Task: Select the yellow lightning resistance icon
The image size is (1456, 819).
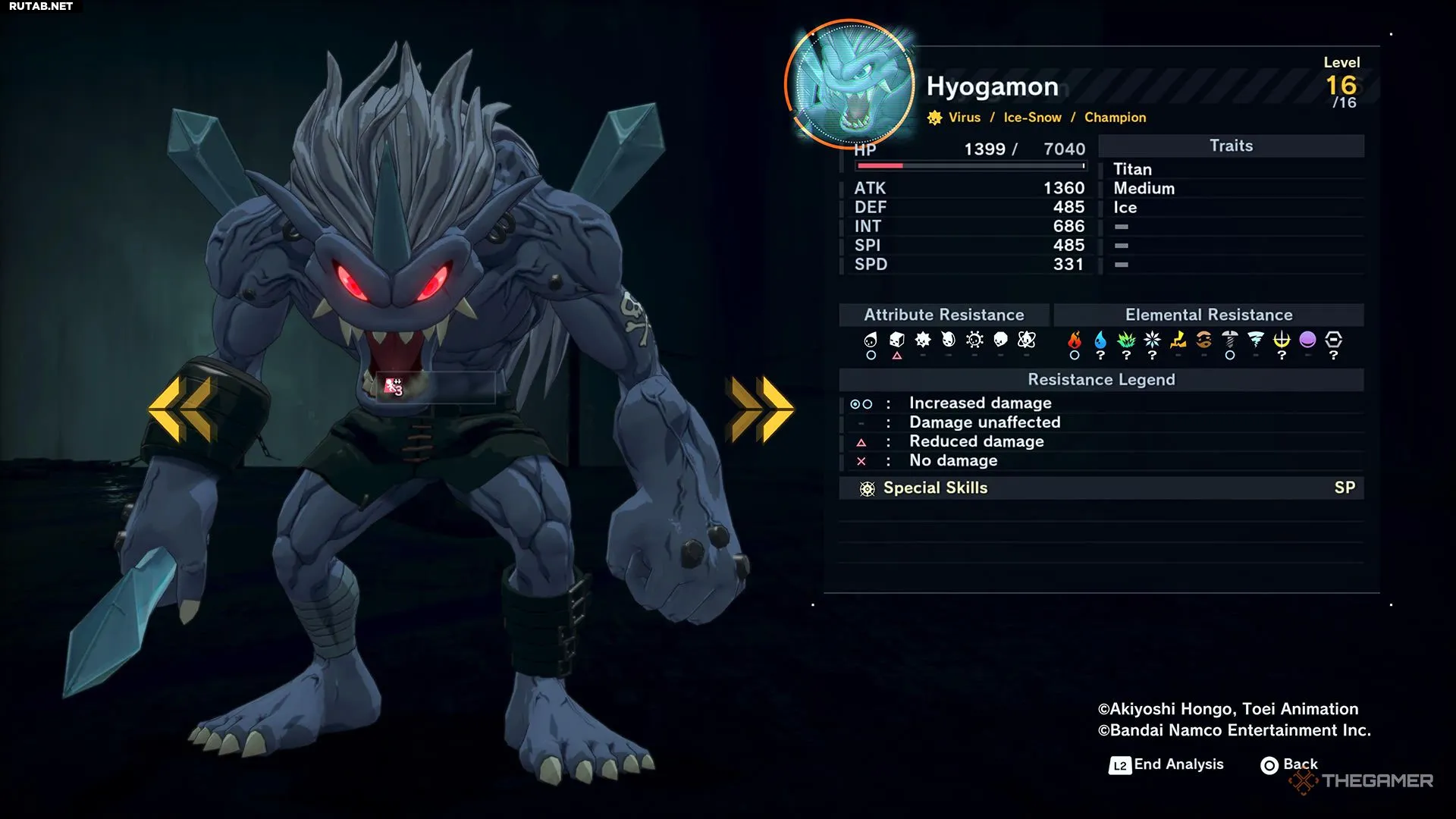Action: 1178,340
